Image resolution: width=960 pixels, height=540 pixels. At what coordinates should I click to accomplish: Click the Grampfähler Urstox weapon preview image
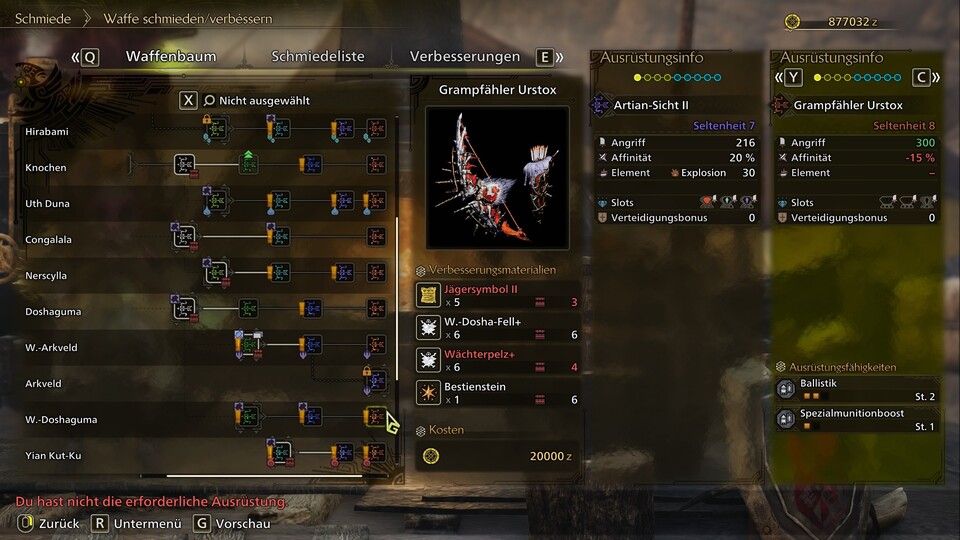point(497,177)
